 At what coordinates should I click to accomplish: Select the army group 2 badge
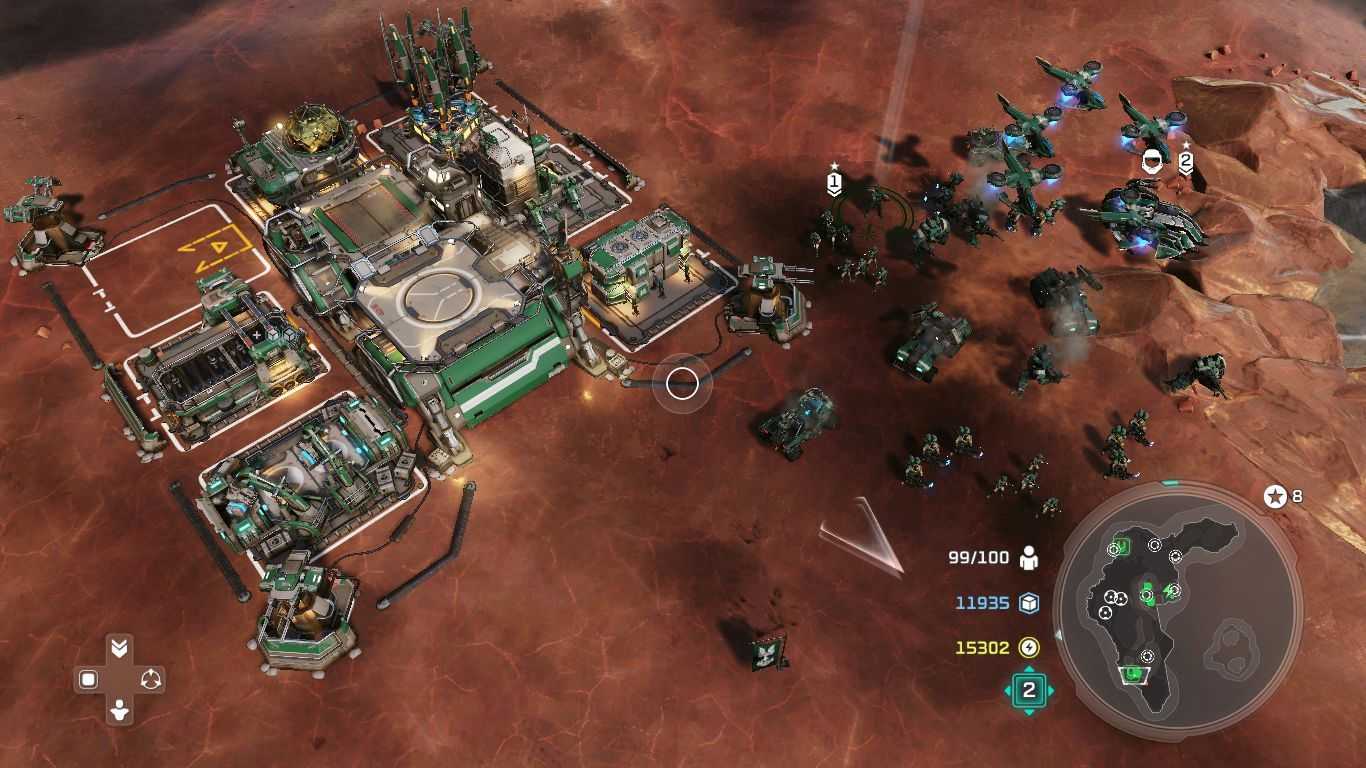coord(1029,690)
